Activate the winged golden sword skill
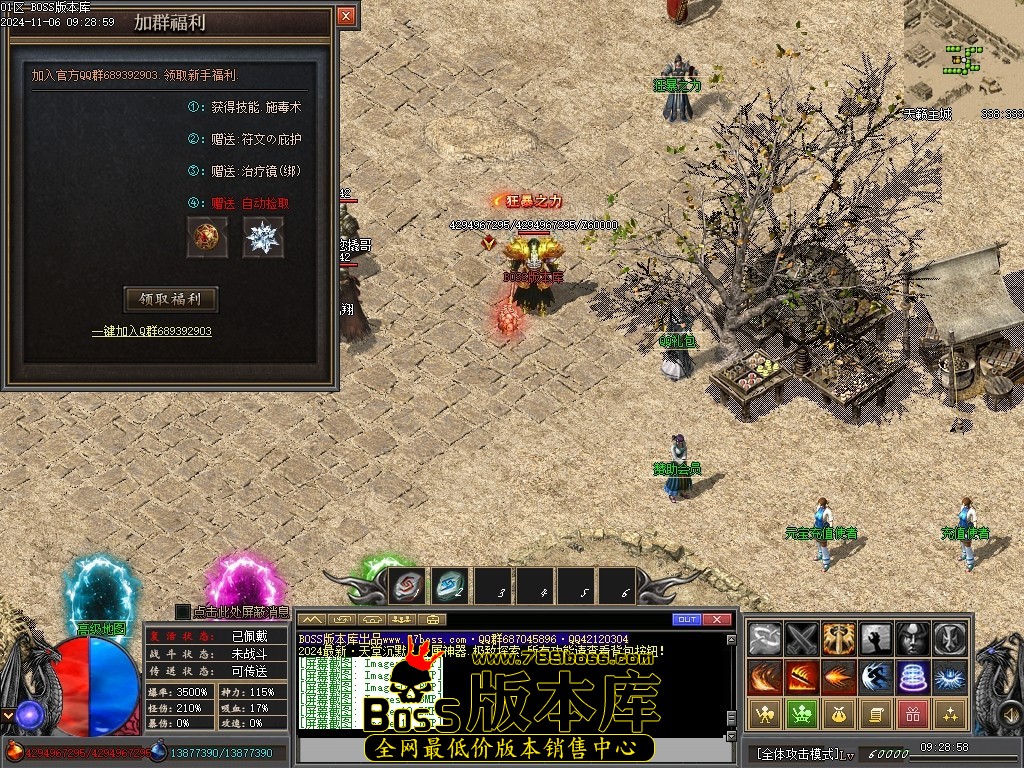 coord(839,637)
